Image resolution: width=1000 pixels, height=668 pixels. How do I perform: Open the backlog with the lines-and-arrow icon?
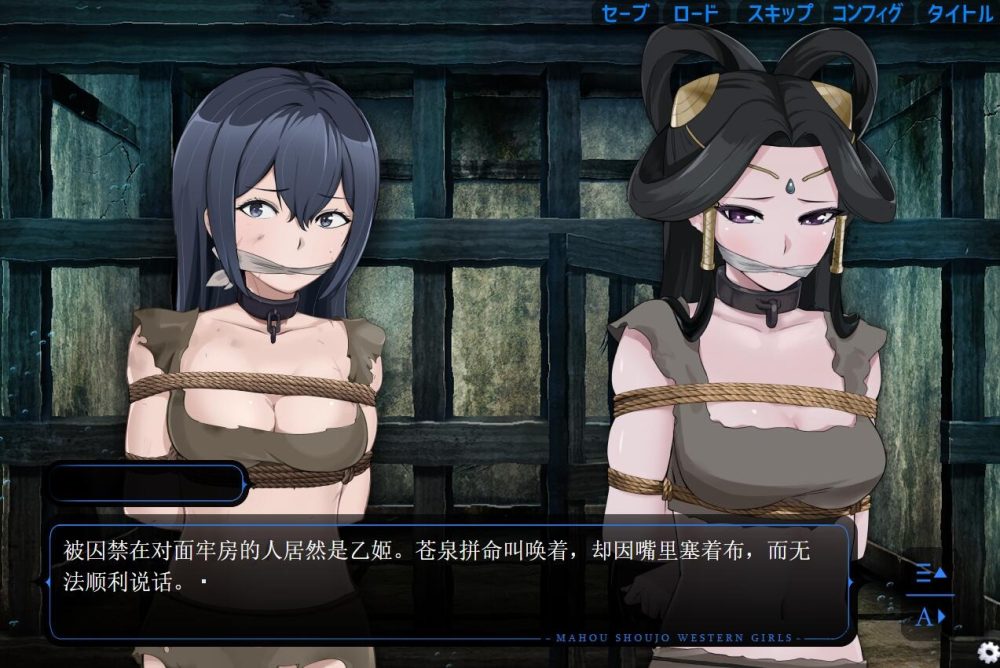coord(930,574)
